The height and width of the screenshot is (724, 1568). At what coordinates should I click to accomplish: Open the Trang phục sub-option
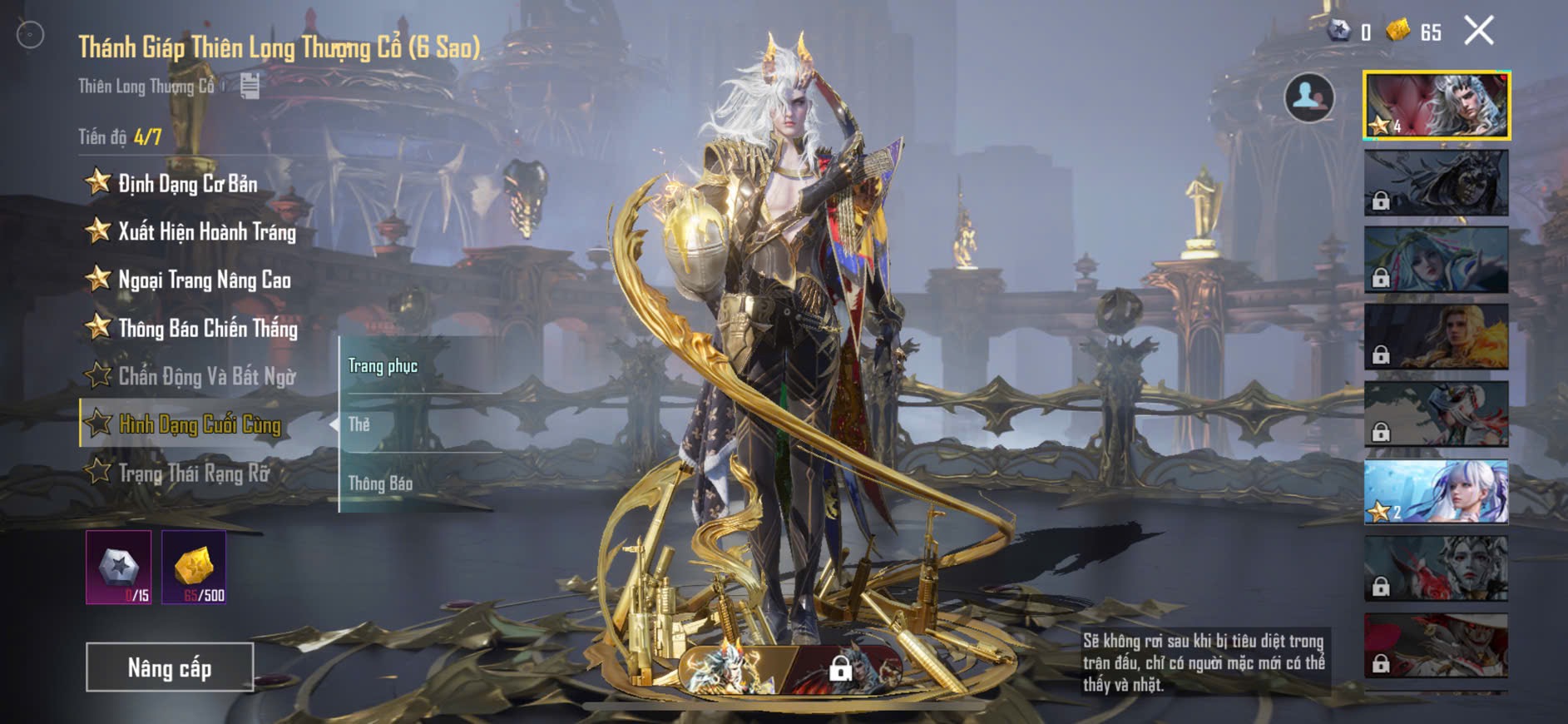(x=383, y=366)
